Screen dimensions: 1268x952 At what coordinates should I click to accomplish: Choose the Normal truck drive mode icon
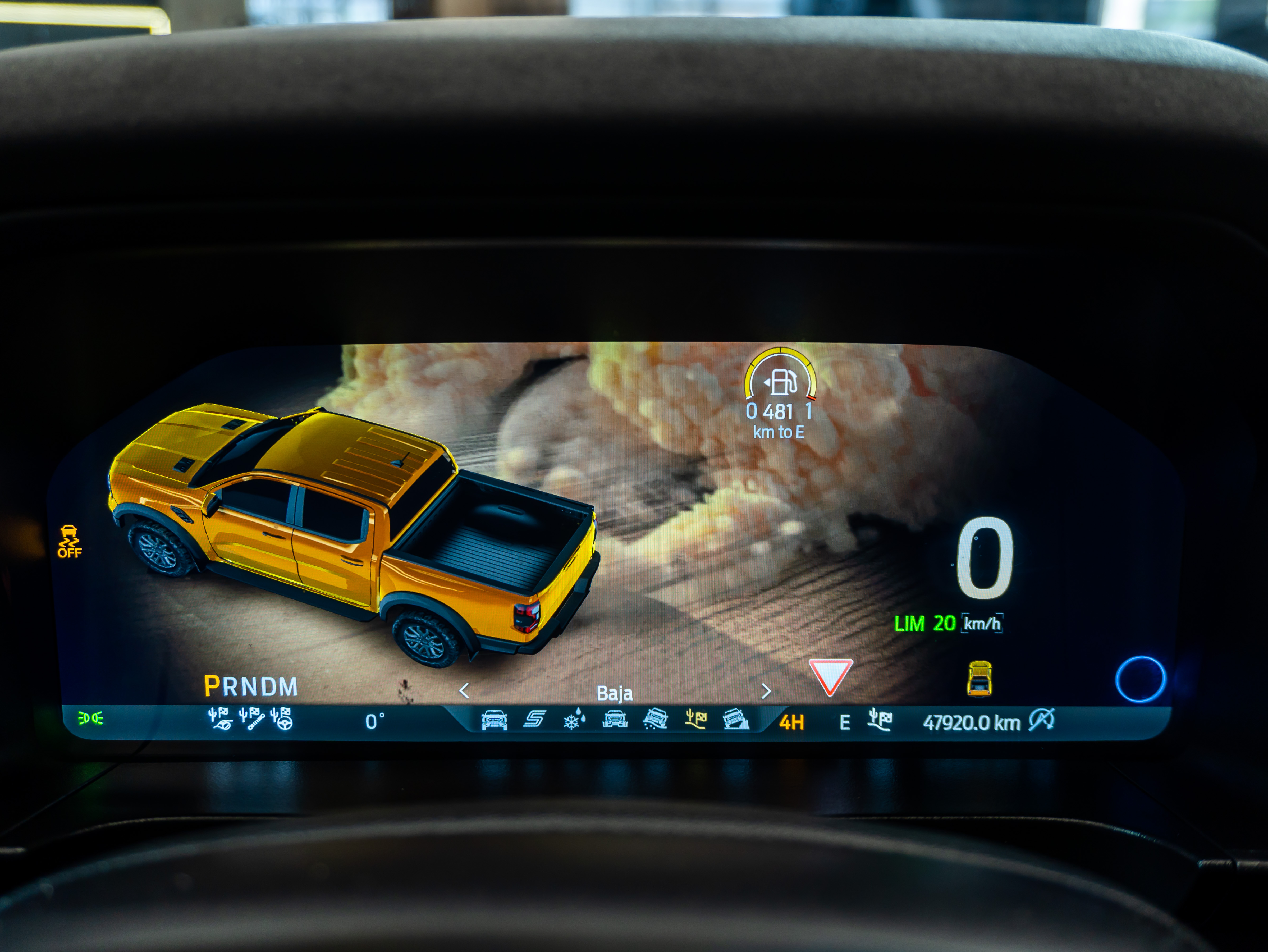coord(494,720)
